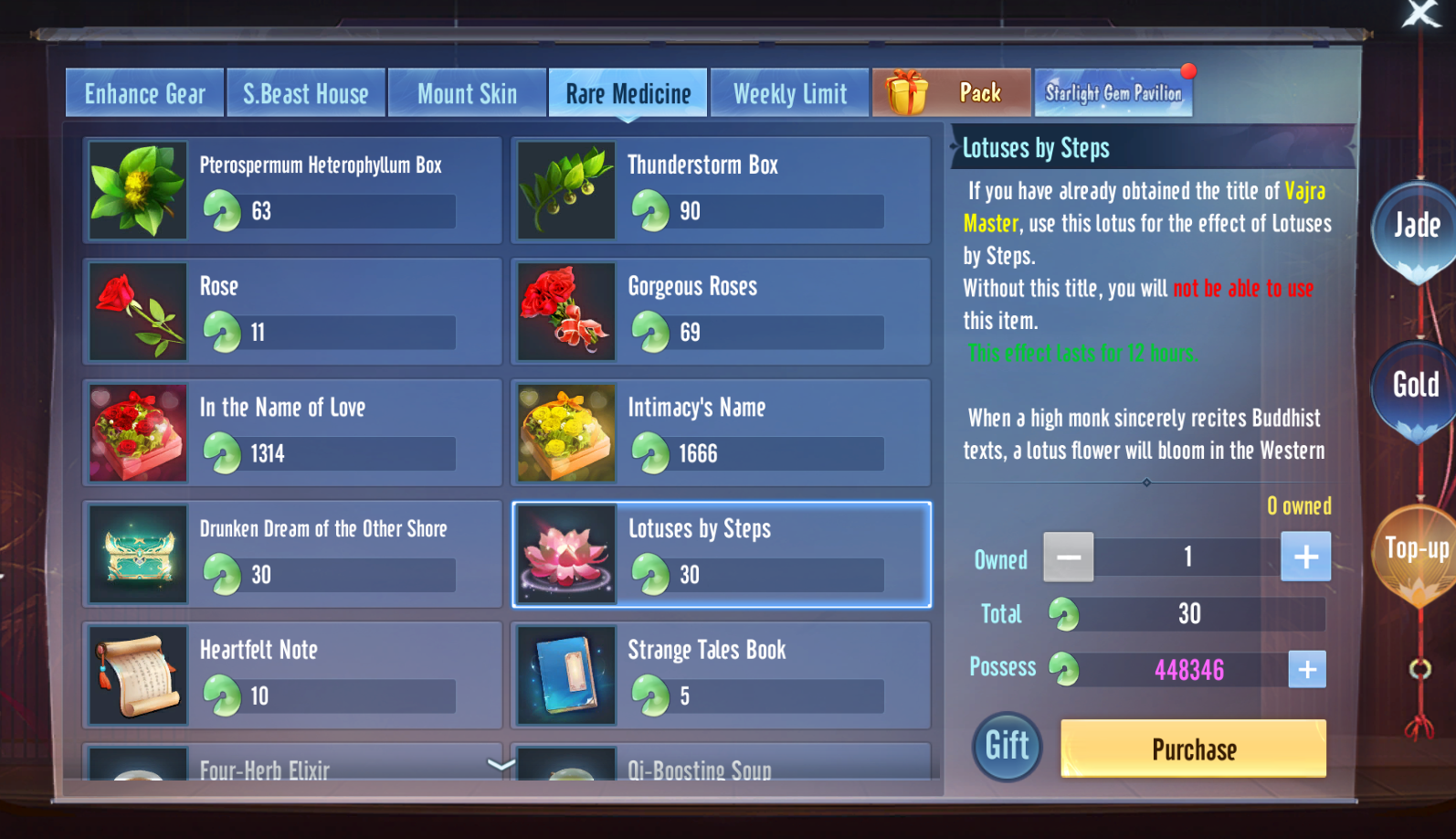This screenshot has width=1456, height=839.
Task: Choose the Thunderstorm Box item
Action: point(720,190)
